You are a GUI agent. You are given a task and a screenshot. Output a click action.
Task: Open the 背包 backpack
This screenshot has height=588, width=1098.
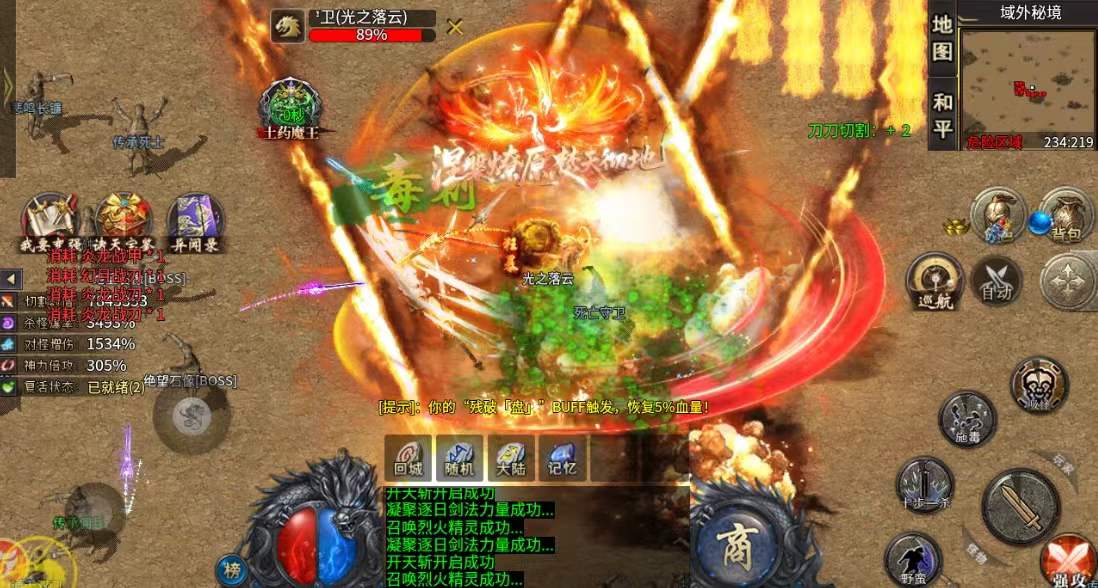click(1064, 214)
